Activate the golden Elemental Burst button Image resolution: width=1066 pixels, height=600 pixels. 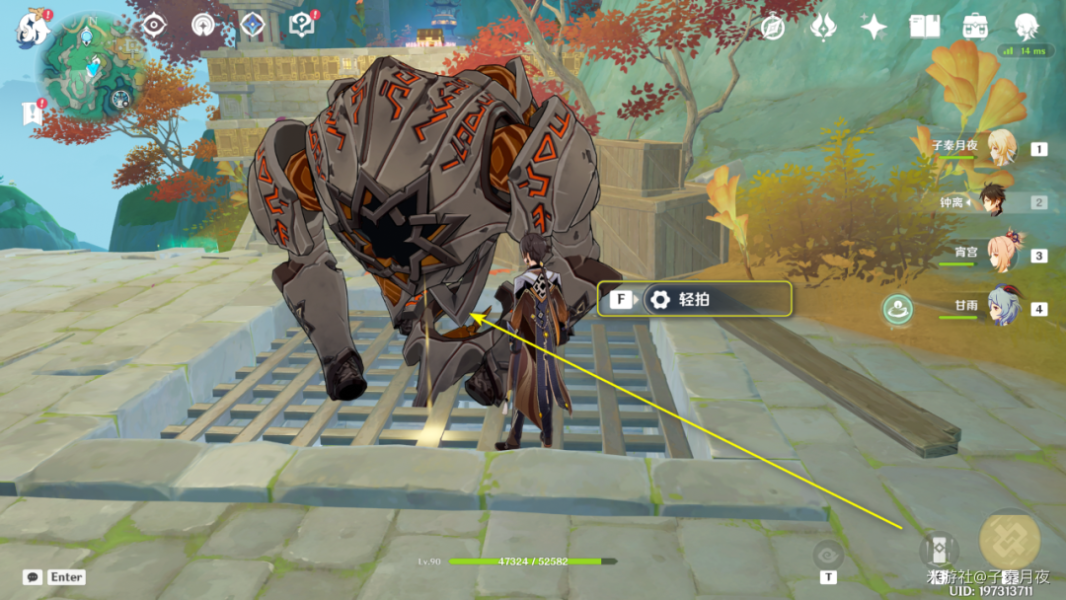click(x=1010, y=539)
